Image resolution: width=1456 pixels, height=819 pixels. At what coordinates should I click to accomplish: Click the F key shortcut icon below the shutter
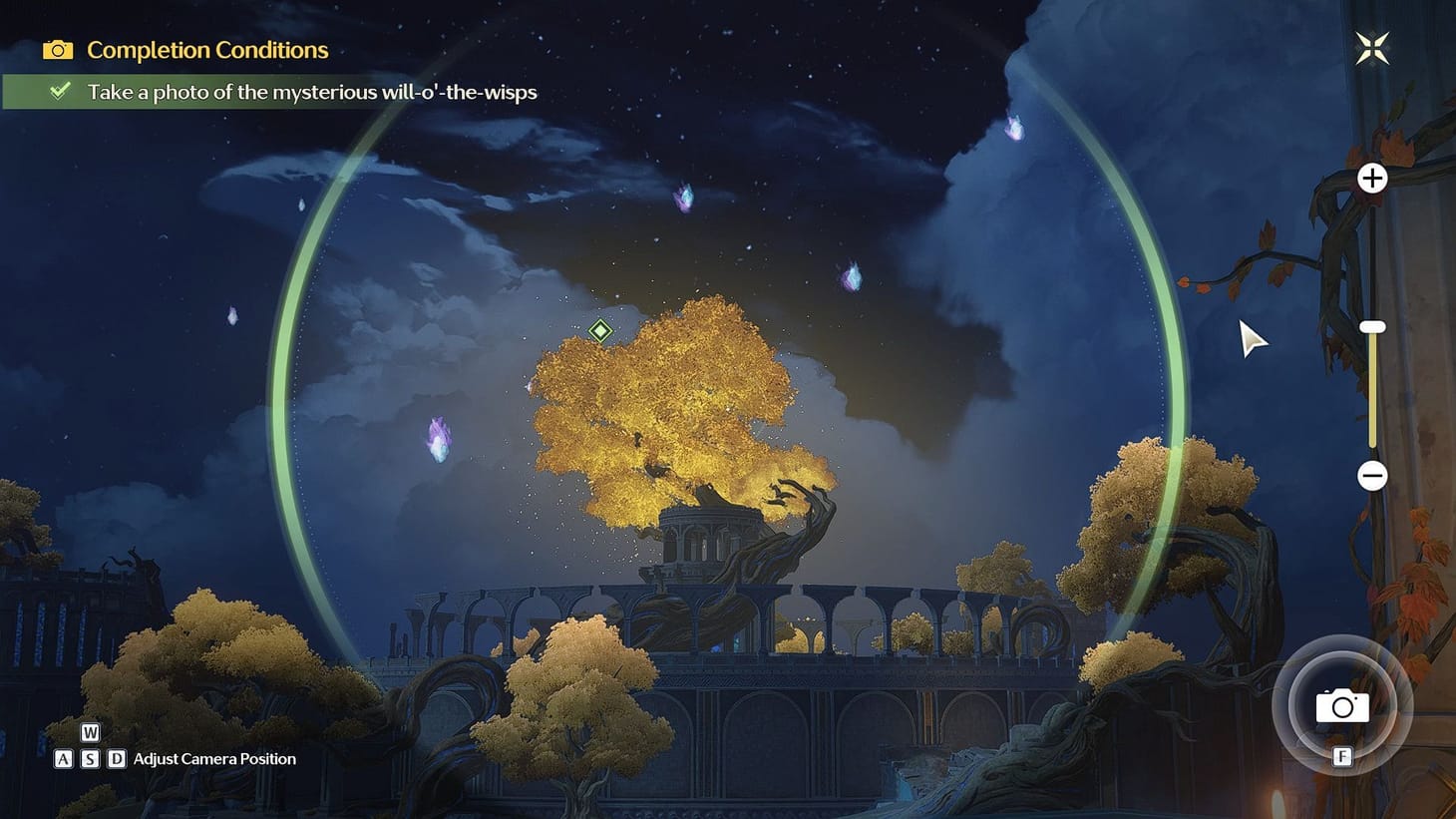click(x=1341, y=758)
